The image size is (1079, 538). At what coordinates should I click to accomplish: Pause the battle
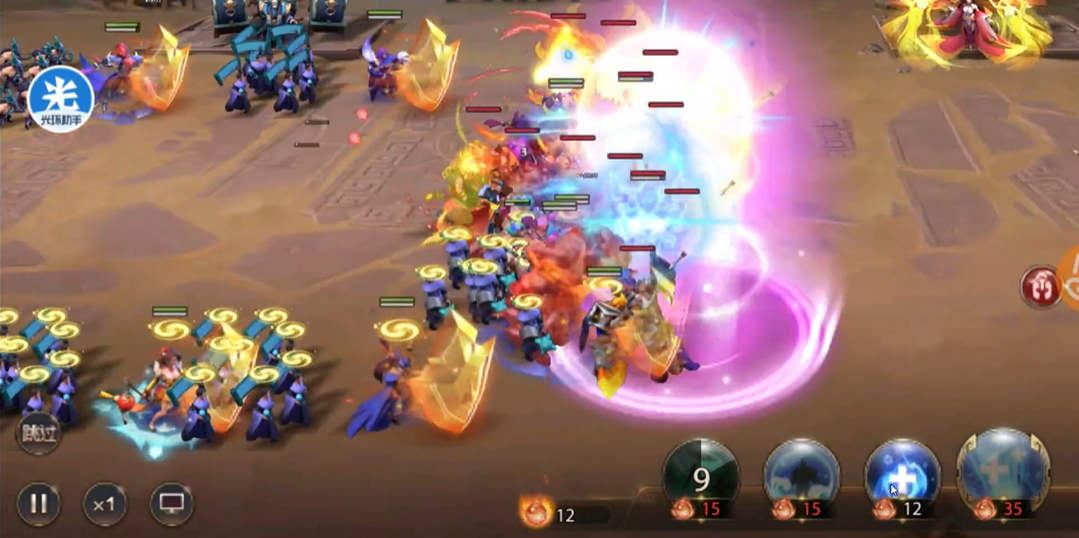pos(39,504)
